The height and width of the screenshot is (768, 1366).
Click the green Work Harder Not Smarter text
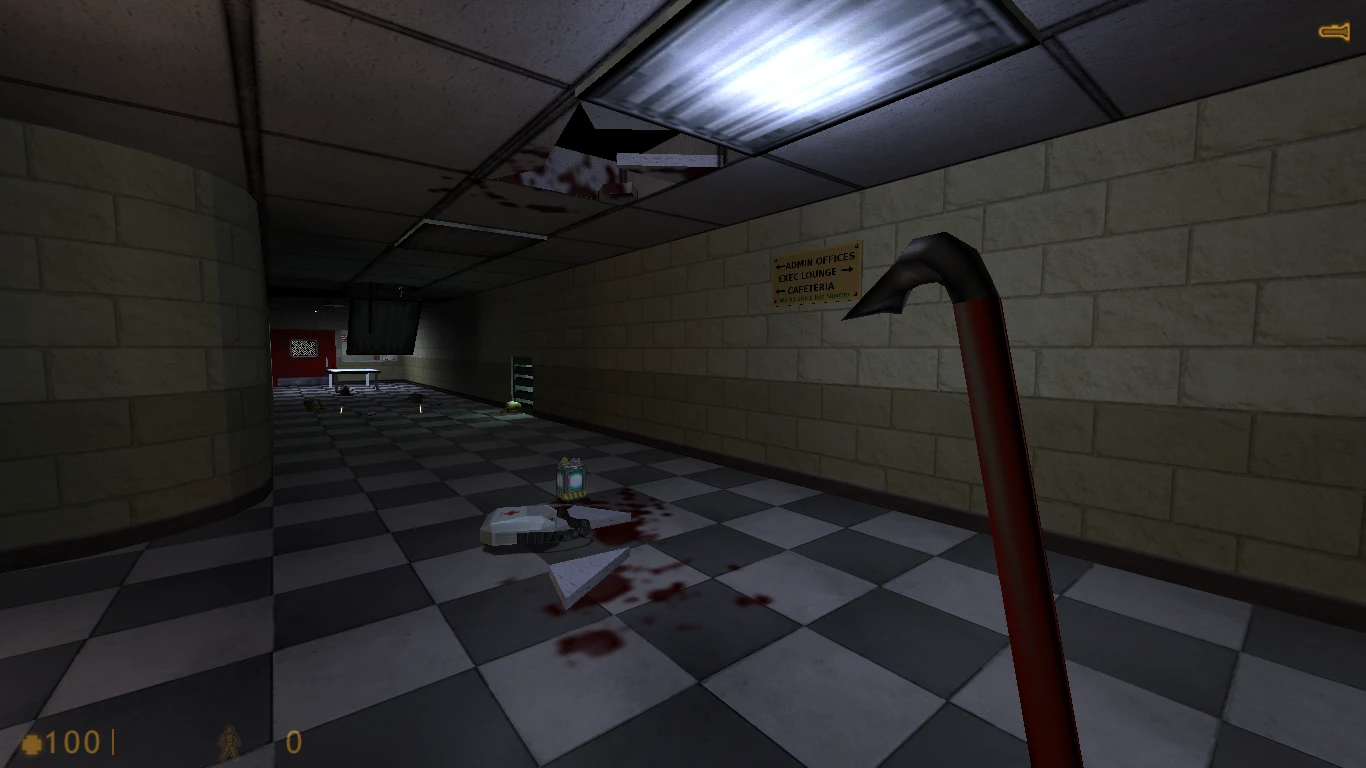pos(816,297)
